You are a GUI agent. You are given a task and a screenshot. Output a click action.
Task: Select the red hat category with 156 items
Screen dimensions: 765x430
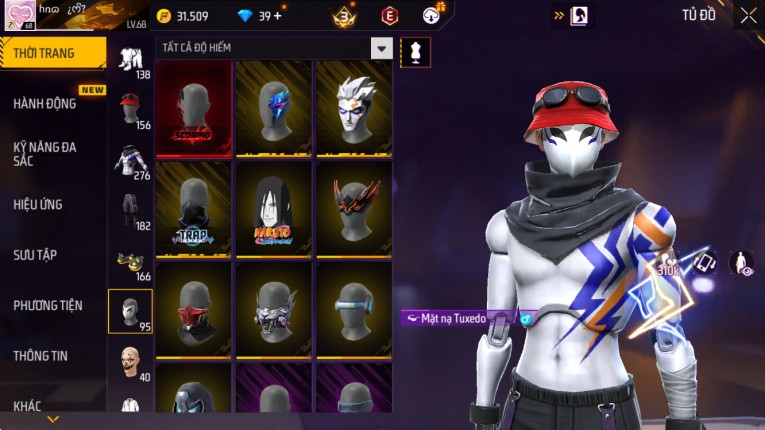130,109
